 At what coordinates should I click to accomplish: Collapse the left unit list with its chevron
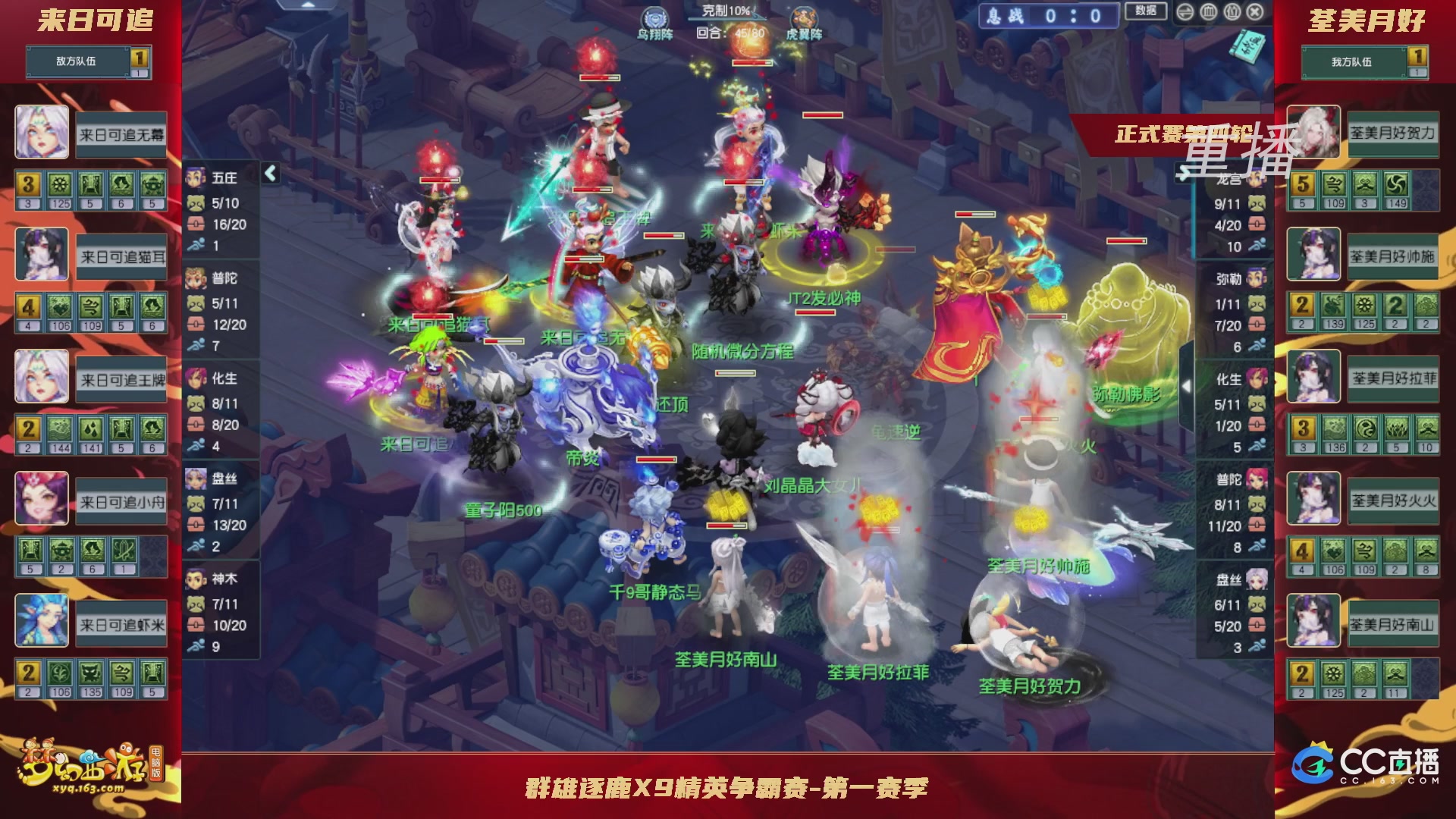pyautogui.click(x=269, y=173)
